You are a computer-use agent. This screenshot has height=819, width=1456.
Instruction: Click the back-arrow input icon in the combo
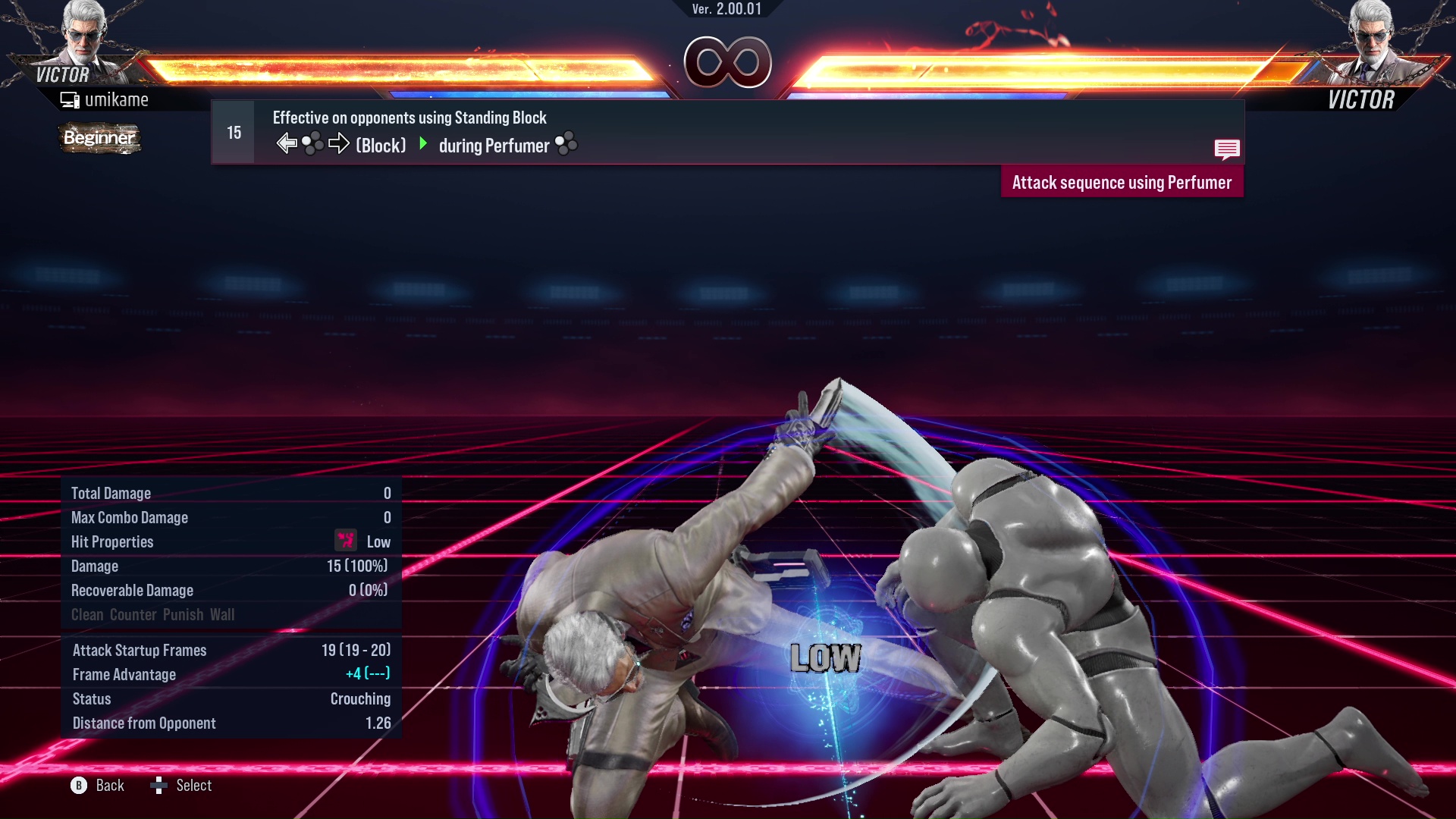click(x=286, y=142)
